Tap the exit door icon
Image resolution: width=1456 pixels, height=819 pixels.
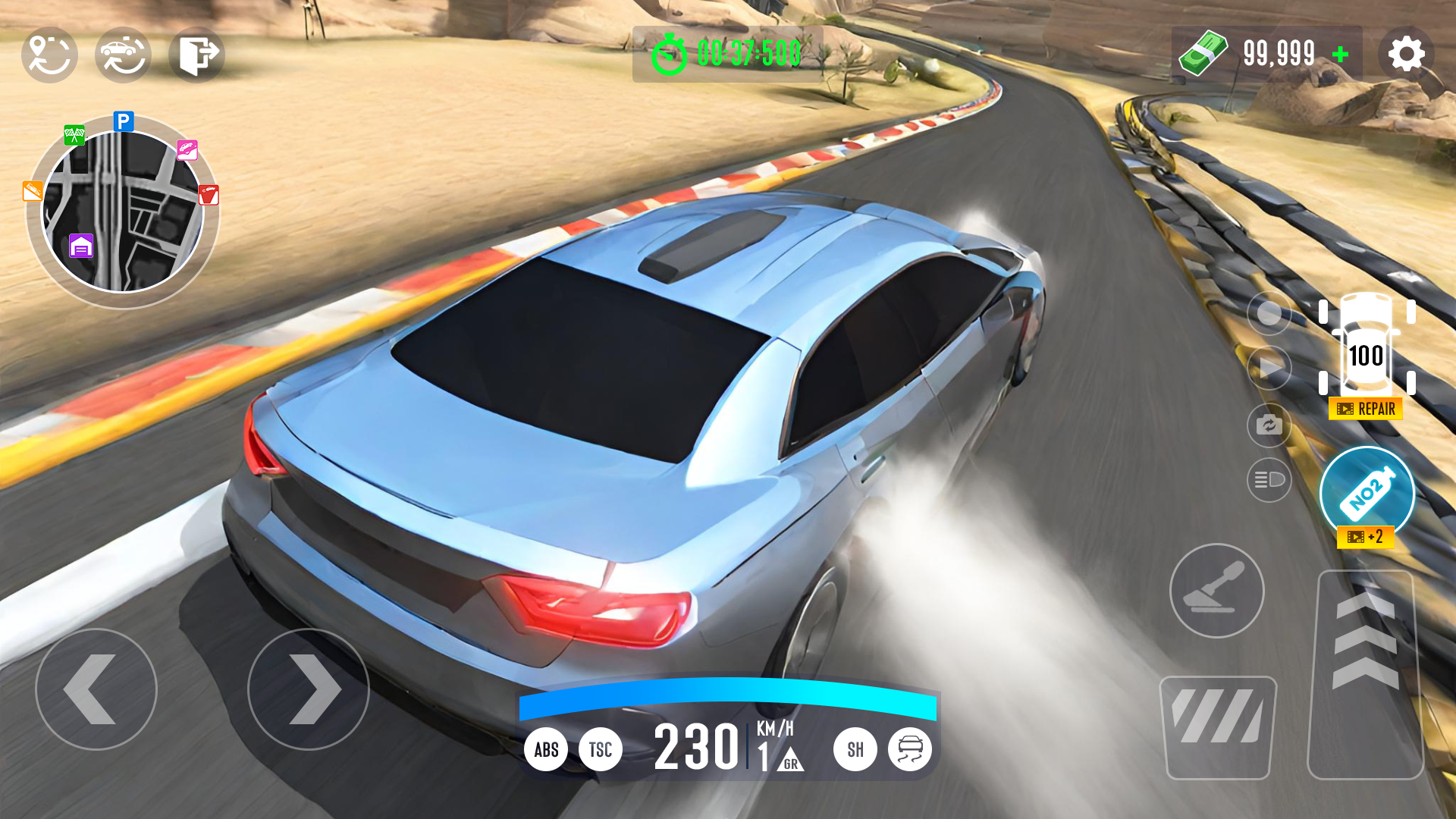coord(196,54)
